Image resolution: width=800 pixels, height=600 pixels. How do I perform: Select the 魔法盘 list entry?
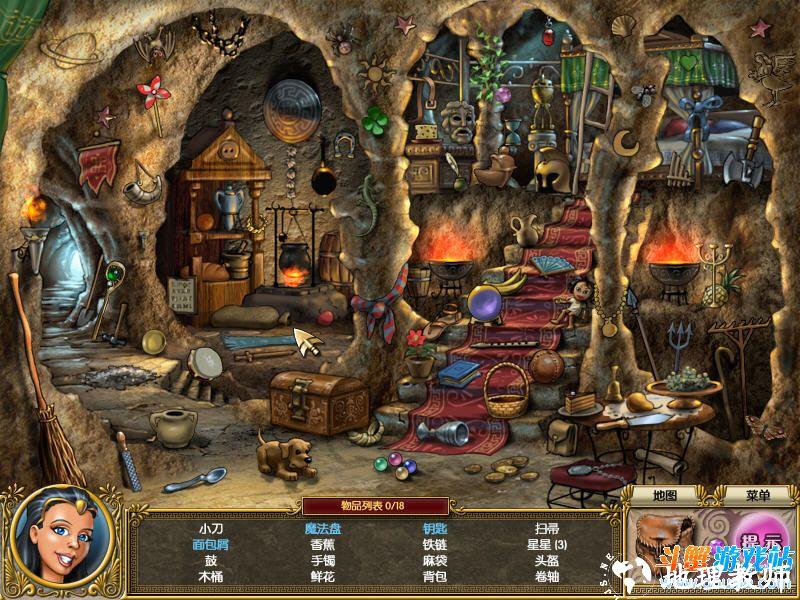click(322, 528)
